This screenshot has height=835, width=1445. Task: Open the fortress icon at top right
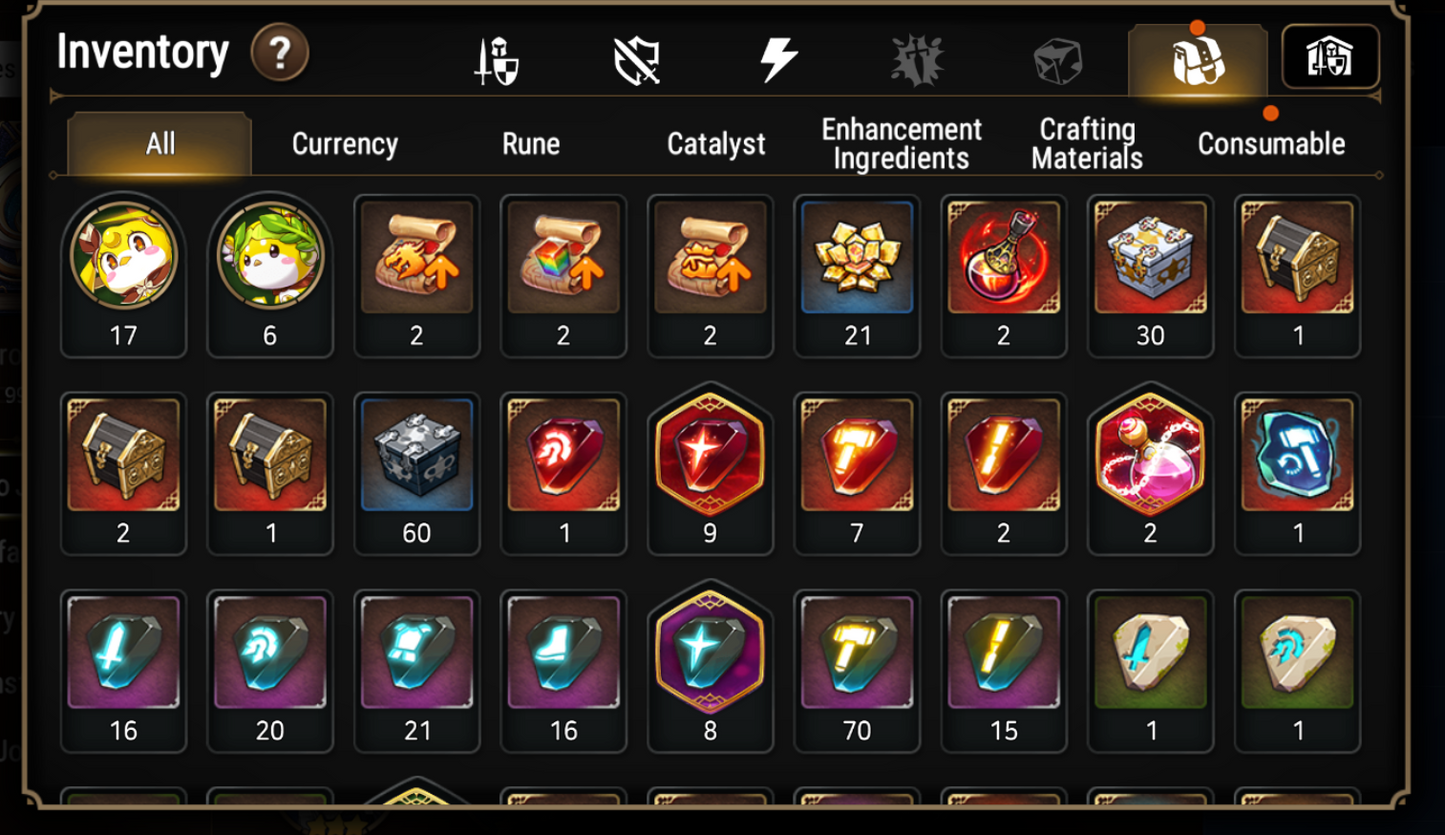click(1331, 57)
